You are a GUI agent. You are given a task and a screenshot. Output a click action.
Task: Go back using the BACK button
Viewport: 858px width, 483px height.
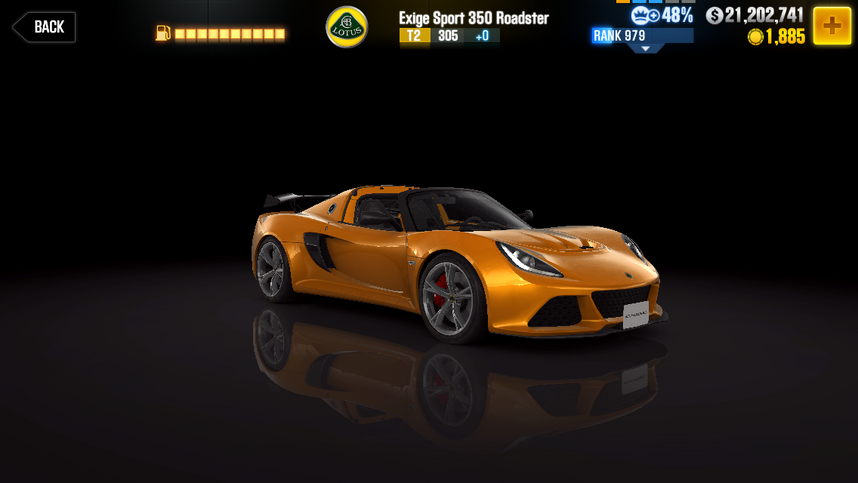(x=44, y=27)
